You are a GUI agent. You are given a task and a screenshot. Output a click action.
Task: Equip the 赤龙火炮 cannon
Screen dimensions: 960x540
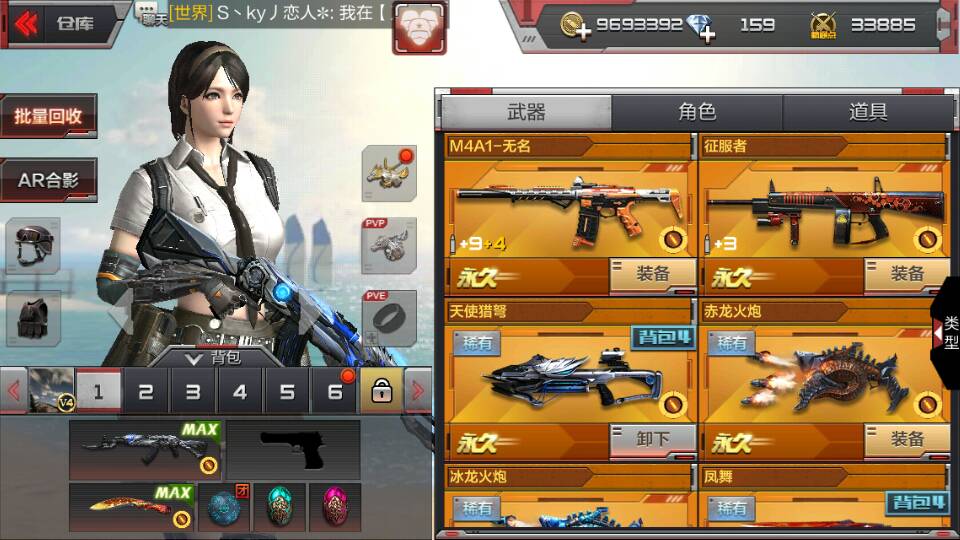click(x=906, y=439)
